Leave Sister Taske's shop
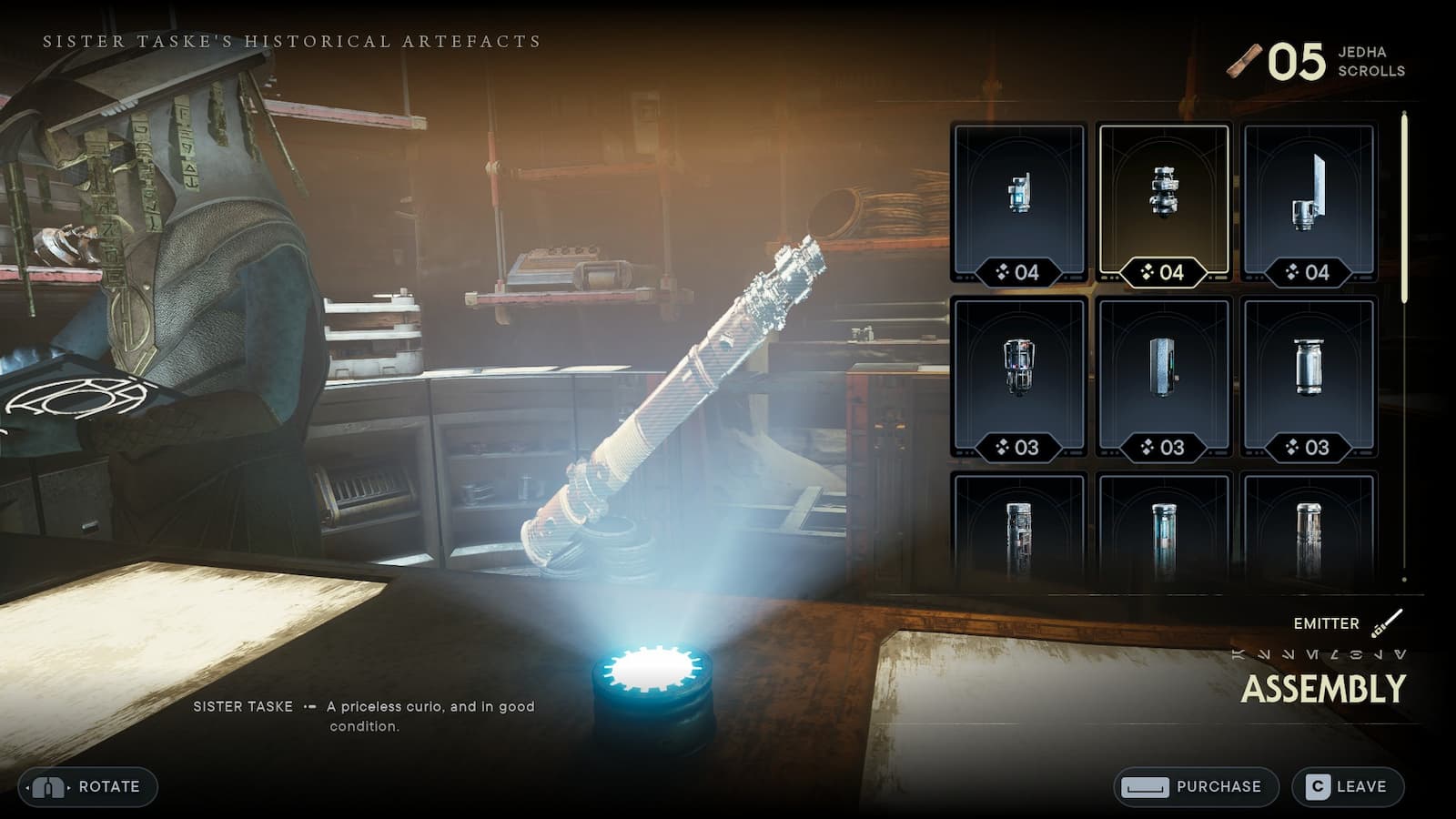This screenshot has width=1456, height=819. click(x=1348, y=787)
